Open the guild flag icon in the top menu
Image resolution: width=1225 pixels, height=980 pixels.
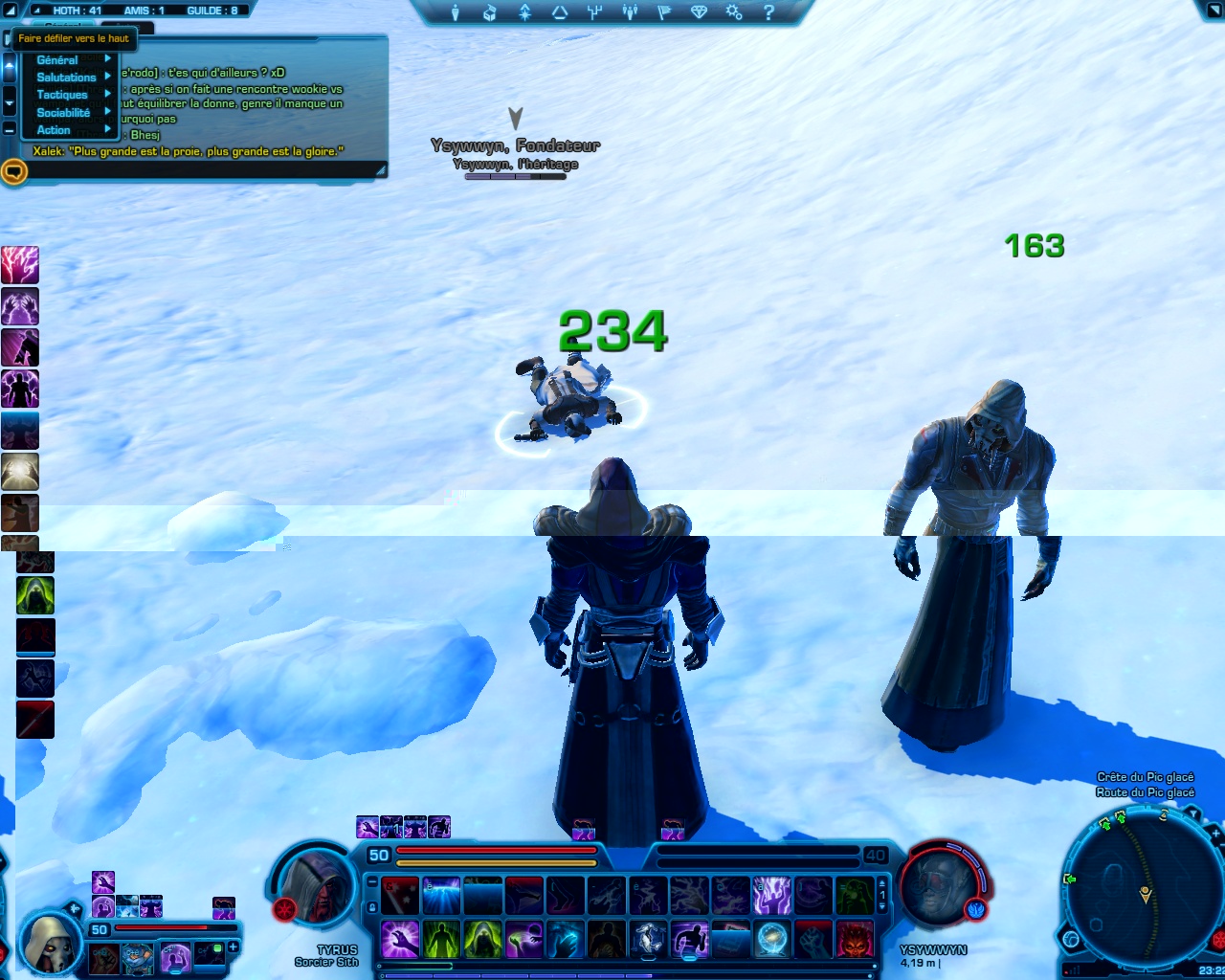[x=664, y=12]
